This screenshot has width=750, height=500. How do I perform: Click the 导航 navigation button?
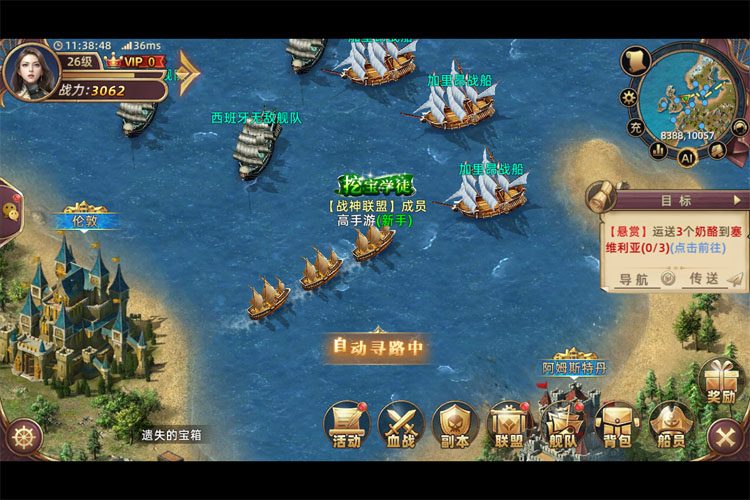(x=634, y=279)
